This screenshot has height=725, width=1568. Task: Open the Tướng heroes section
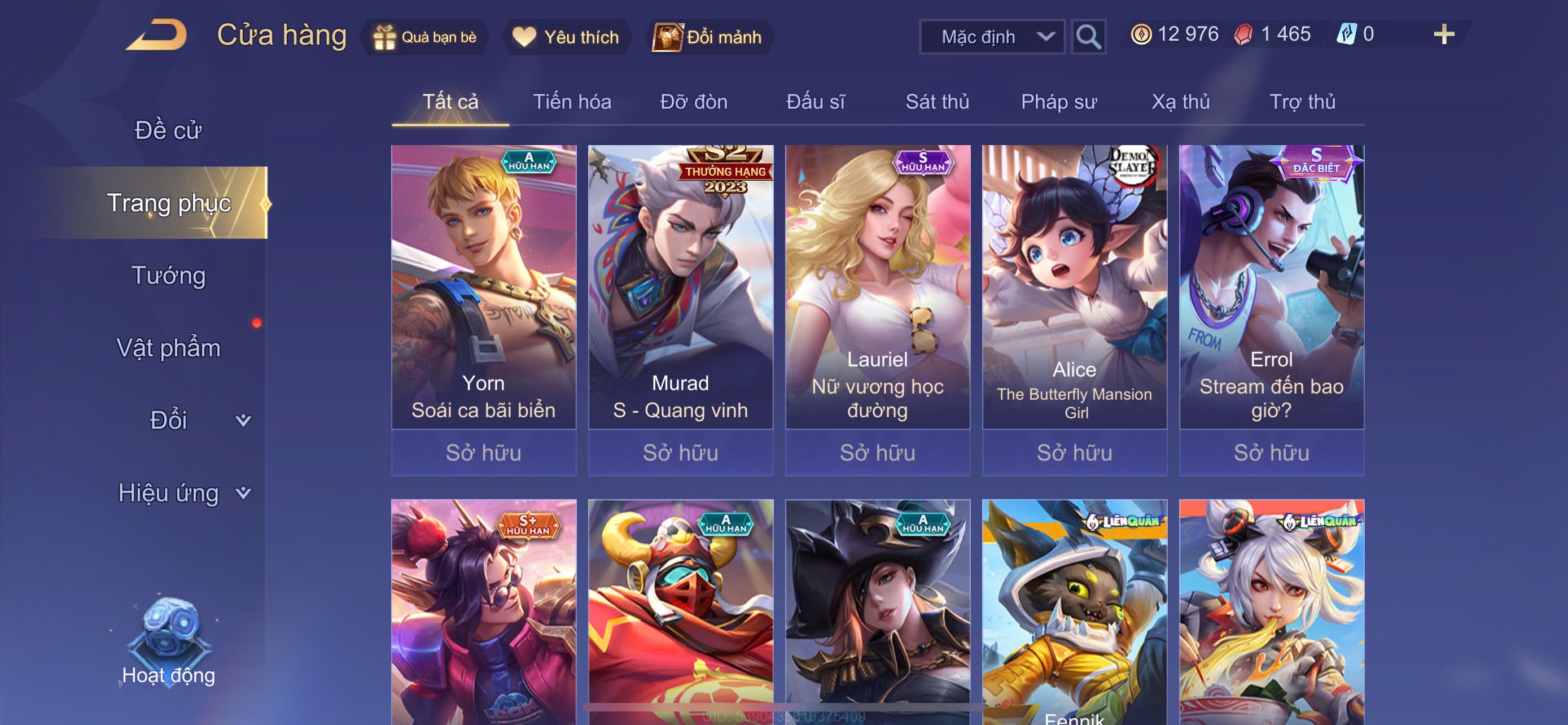pyautogui.click(x=169, y=276)
